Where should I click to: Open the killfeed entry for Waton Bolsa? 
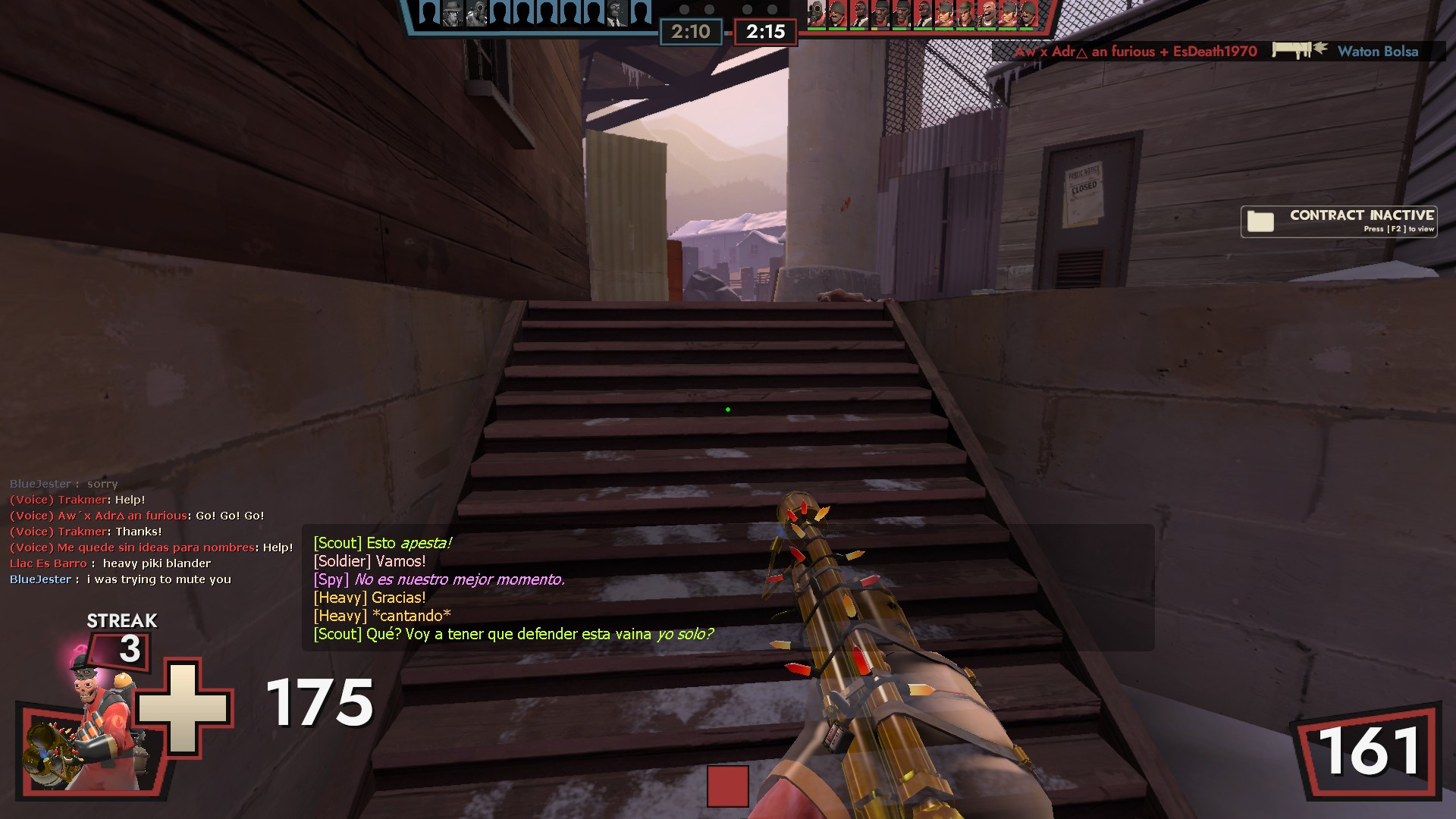1379,52
